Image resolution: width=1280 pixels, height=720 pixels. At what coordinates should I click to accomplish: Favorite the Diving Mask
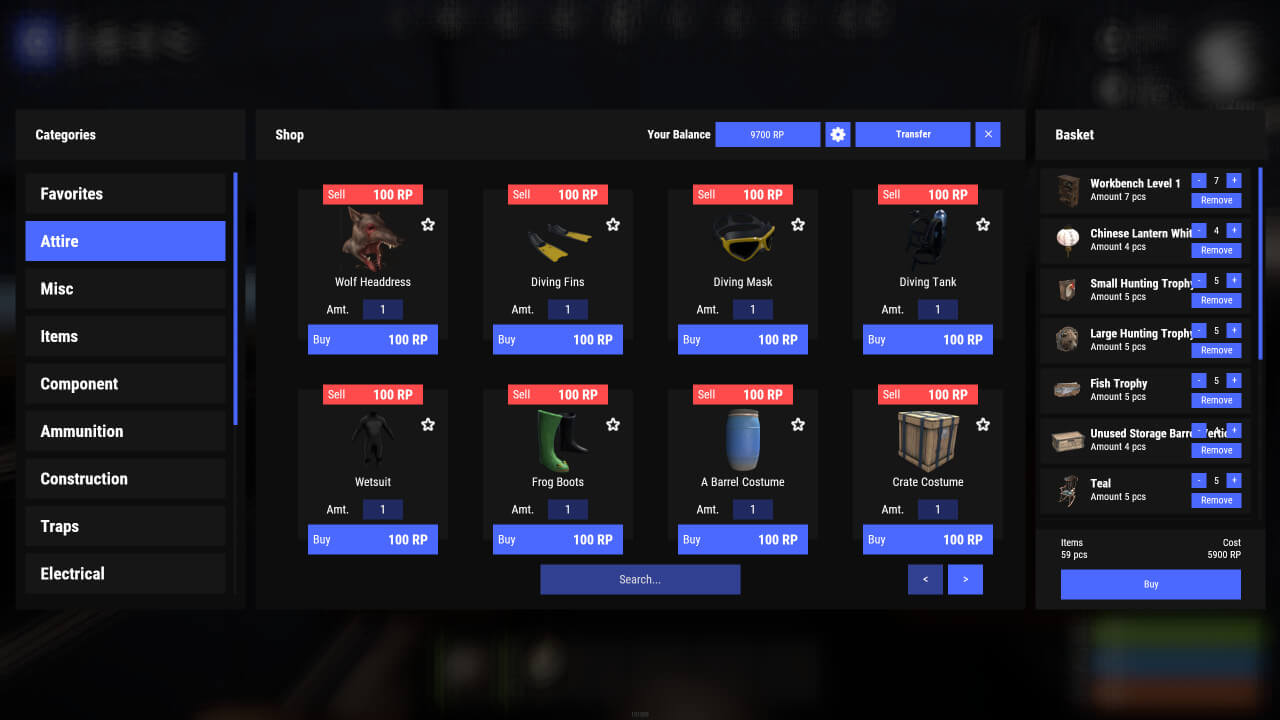(798, 224)
